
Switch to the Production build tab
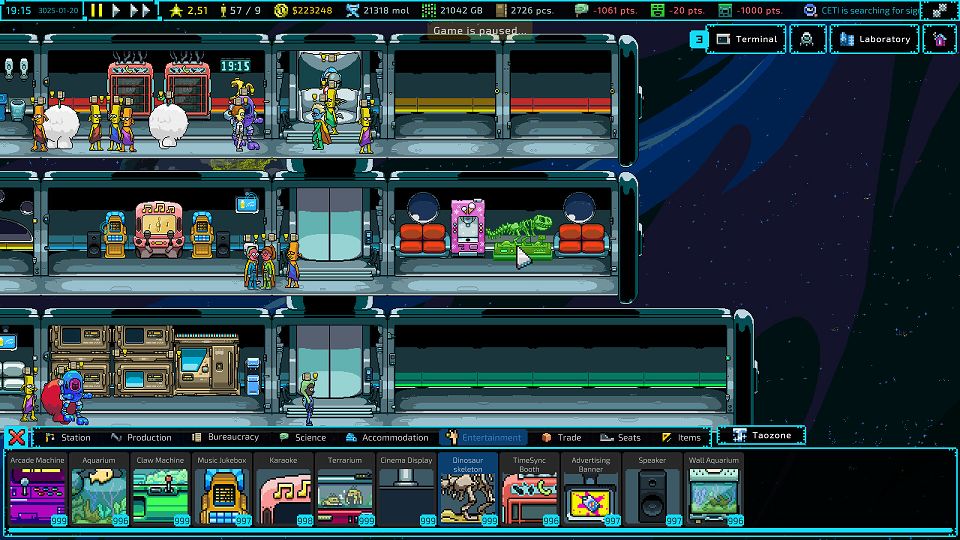tap(141, 437)
